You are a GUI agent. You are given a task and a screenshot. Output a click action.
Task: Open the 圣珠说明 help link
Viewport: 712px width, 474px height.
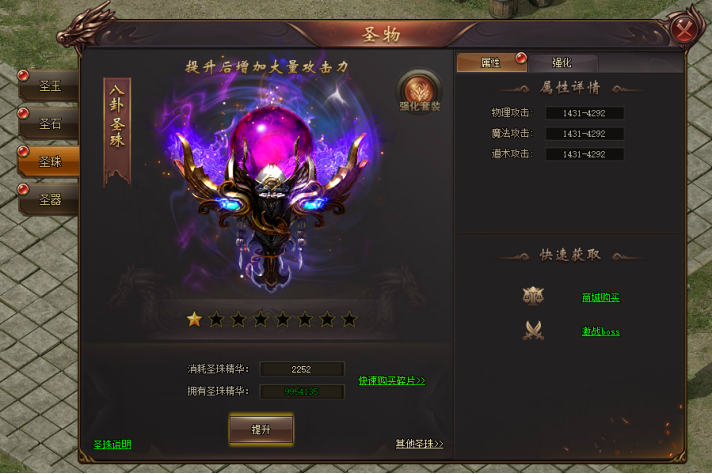[112, 444]
